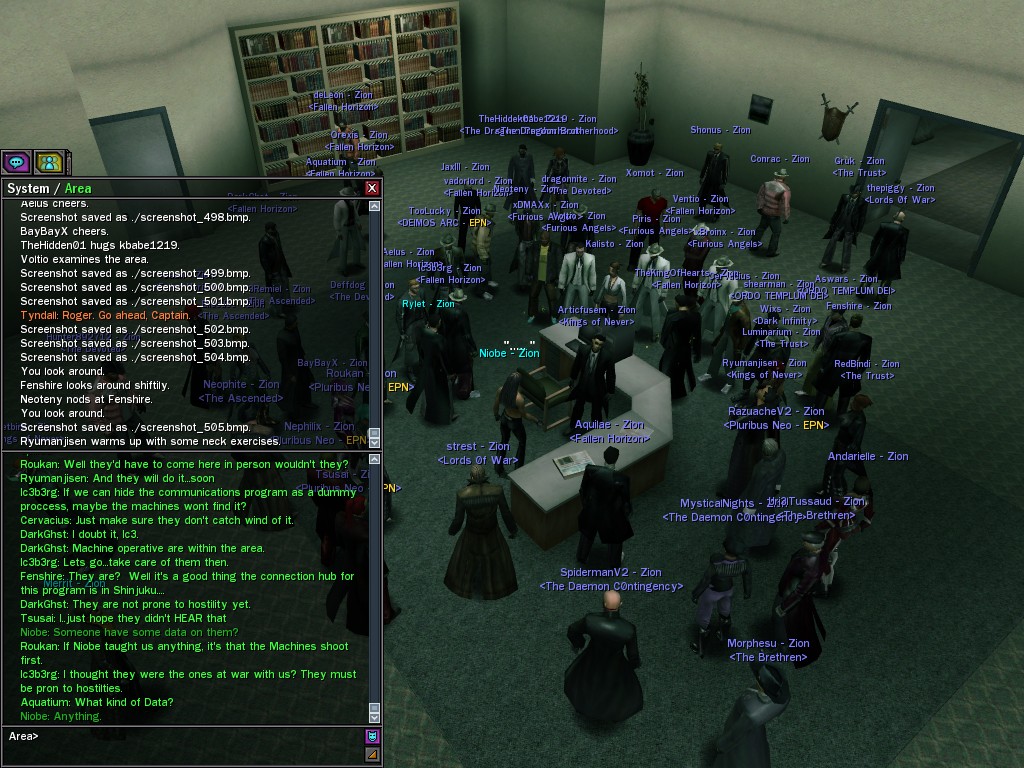Click the chat window resize corner icon
This screenshot has height=768, width=1024.
tap(373, 755)
